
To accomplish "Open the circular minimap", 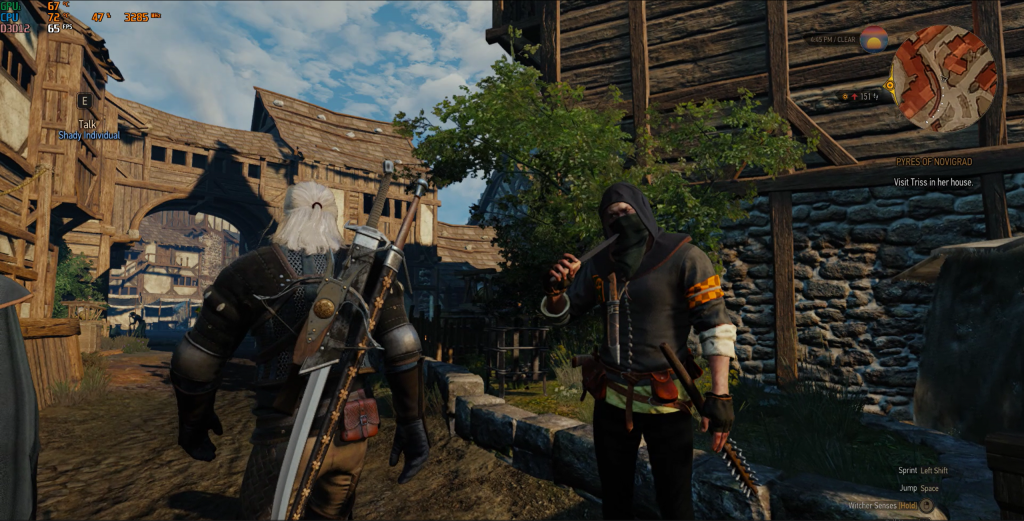I will pyautogui.click(x=944, y=78).
